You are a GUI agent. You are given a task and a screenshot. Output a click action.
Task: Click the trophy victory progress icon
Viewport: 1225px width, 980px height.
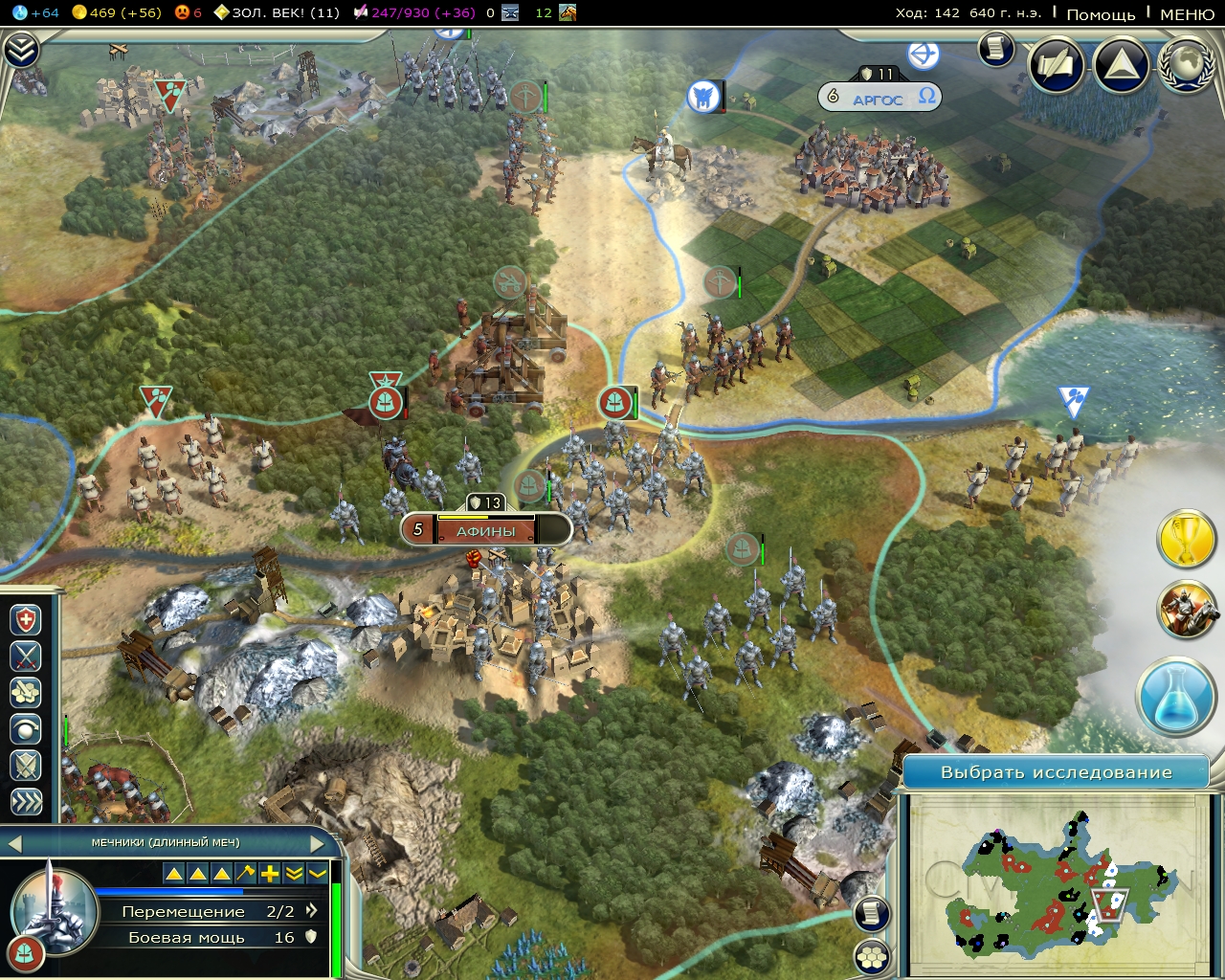point(1187,539)
